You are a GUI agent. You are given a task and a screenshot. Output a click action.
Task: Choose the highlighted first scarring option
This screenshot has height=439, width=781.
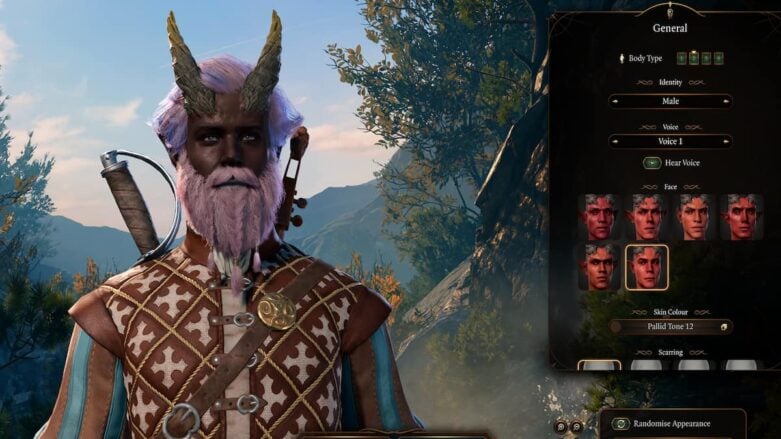[600, 365]
